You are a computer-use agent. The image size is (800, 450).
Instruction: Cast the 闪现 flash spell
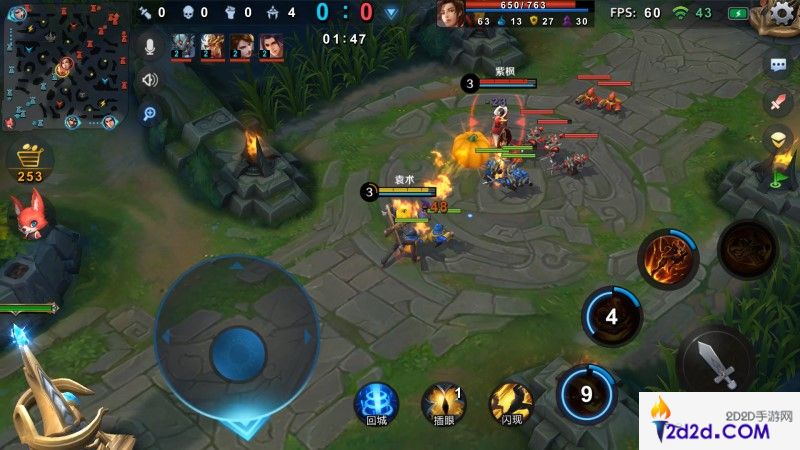click(x=510, y=404)
